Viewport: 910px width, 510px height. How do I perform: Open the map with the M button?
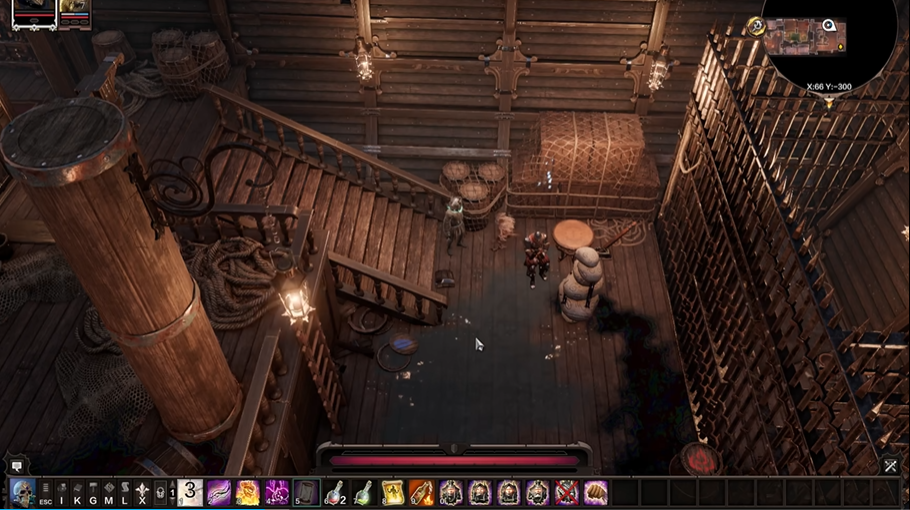coord(109,493)
